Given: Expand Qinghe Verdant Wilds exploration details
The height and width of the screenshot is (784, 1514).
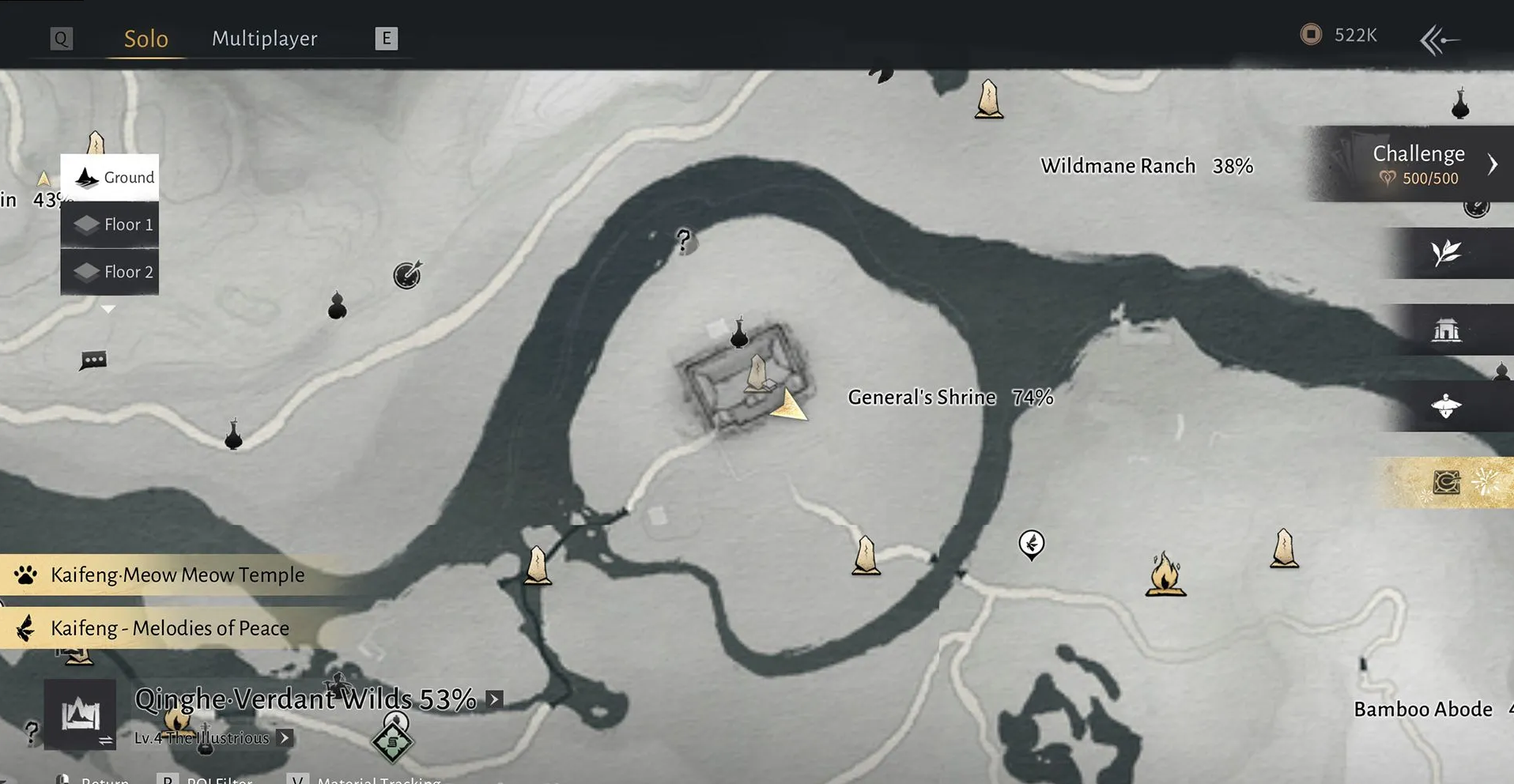Looking at the screenshot, I should [494, 699].
